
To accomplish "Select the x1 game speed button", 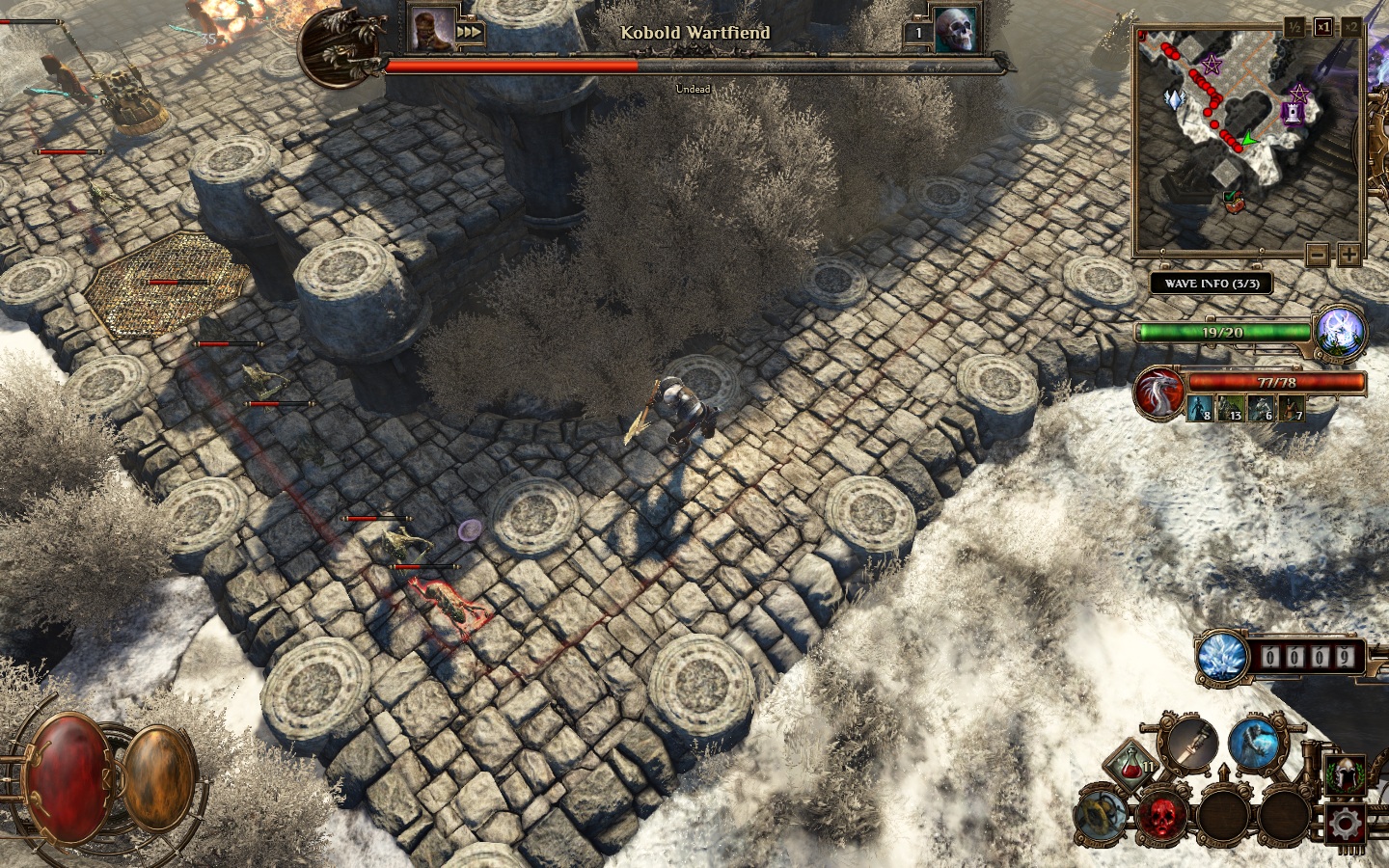I will [1321, 27].
